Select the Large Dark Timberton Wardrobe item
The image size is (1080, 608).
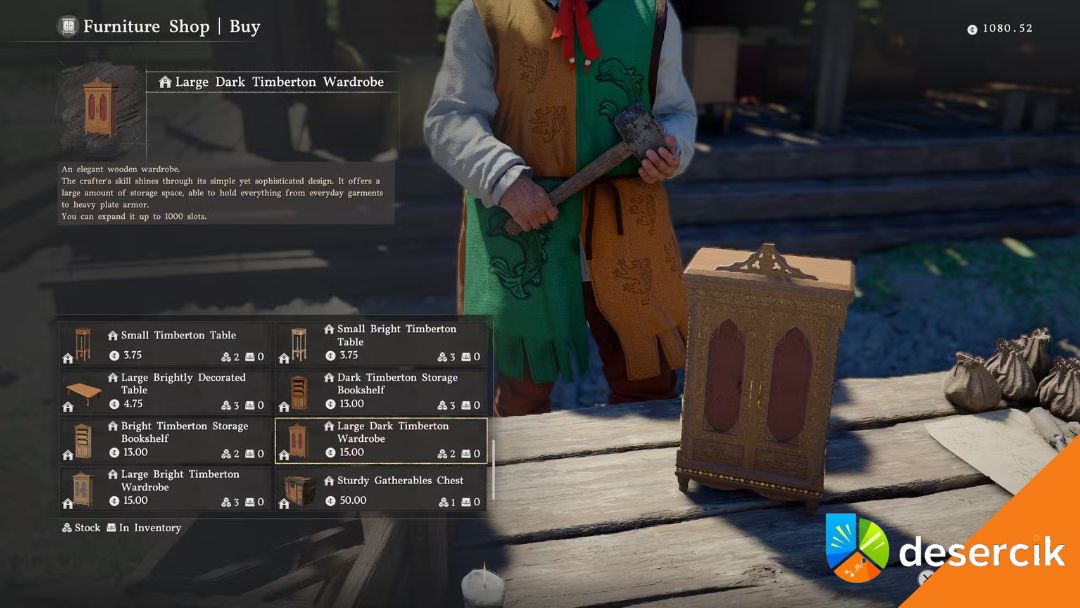coord(381,440)
